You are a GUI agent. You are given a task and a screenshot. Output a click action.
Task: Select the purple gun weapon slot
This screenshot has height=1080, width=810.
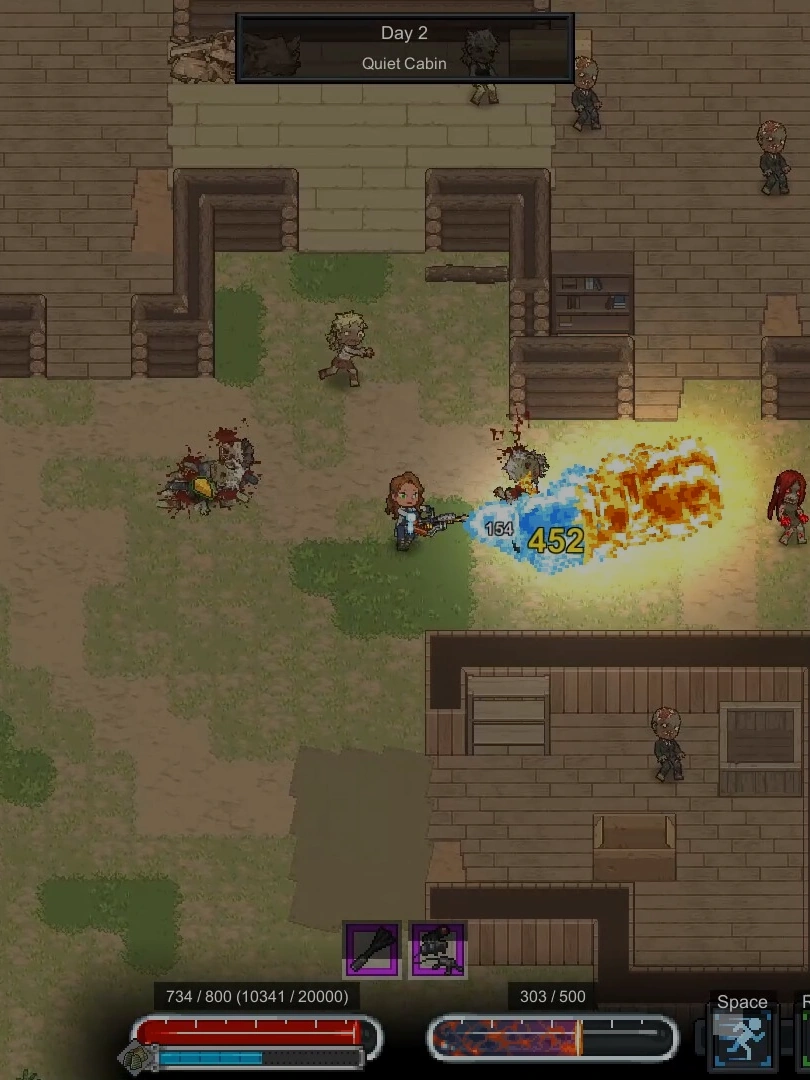[x=438, y=949]
